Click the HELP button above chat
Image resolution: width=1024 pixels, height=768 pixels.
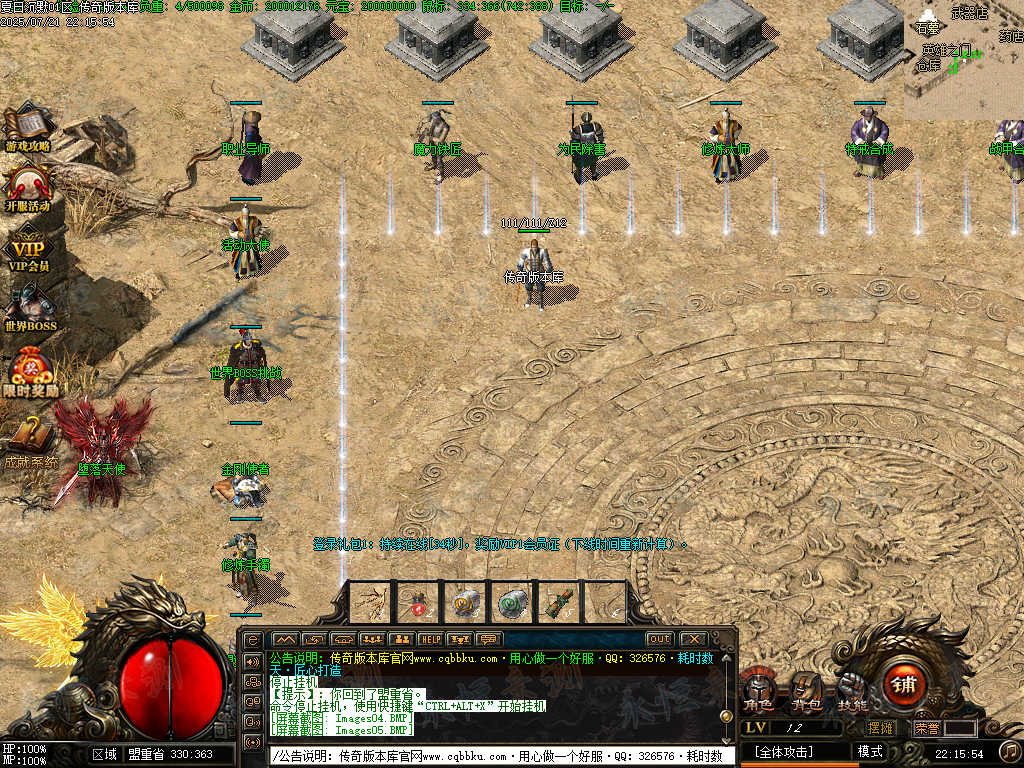430,639
